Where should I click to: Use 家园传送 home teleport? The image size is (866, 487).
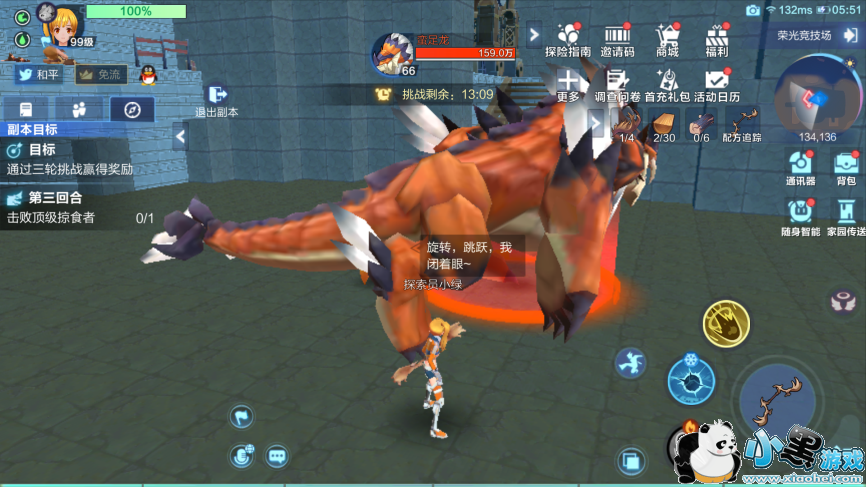click(846, 215)
